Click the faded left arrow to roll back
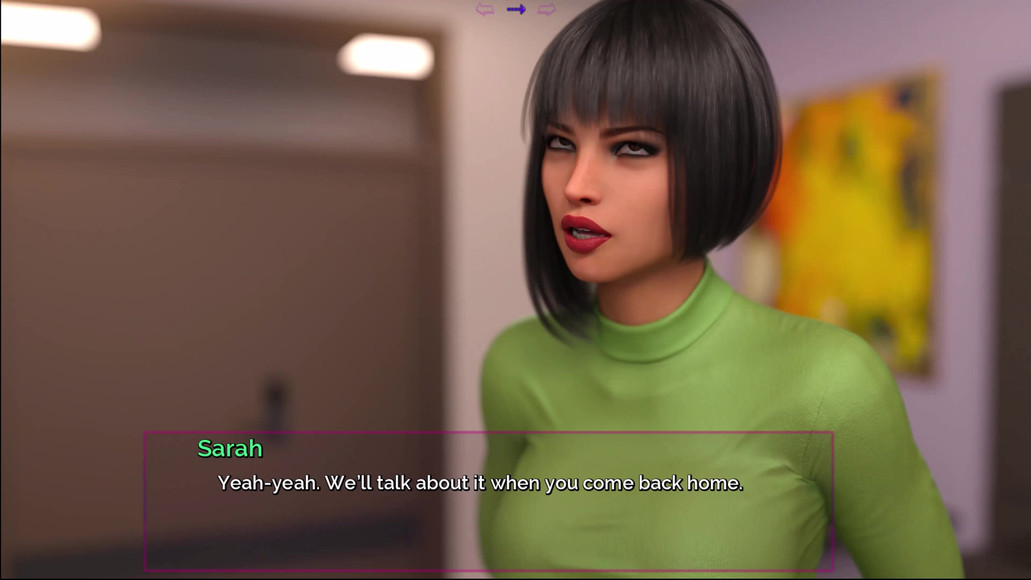The image size is (1031, 580). point(485,10)
